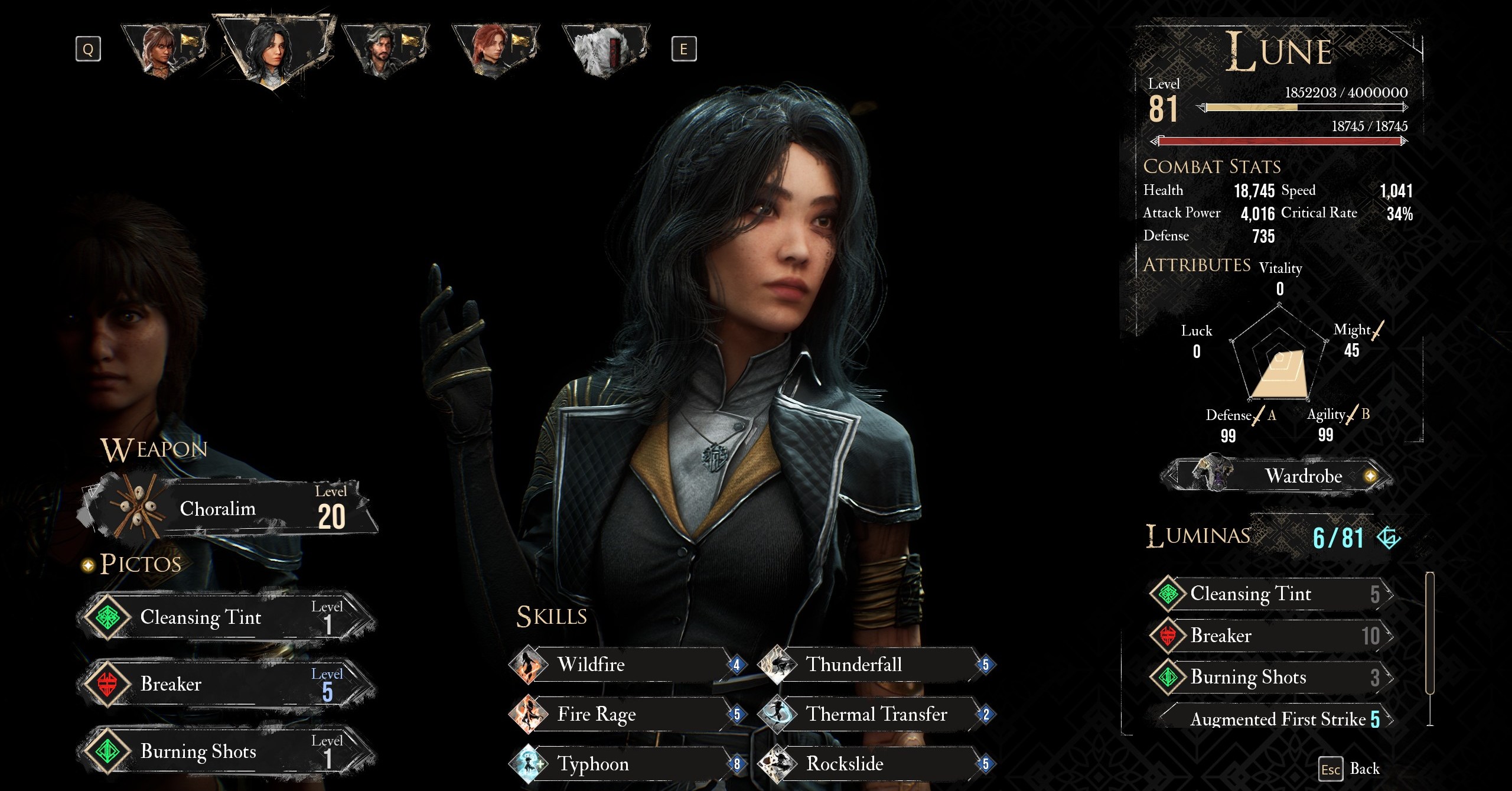The height and width of the screenshot is (791, 1512).
Task: Select the Cleansing Tint picto slot
Action: pyautogui.click(x=227, y=618)
